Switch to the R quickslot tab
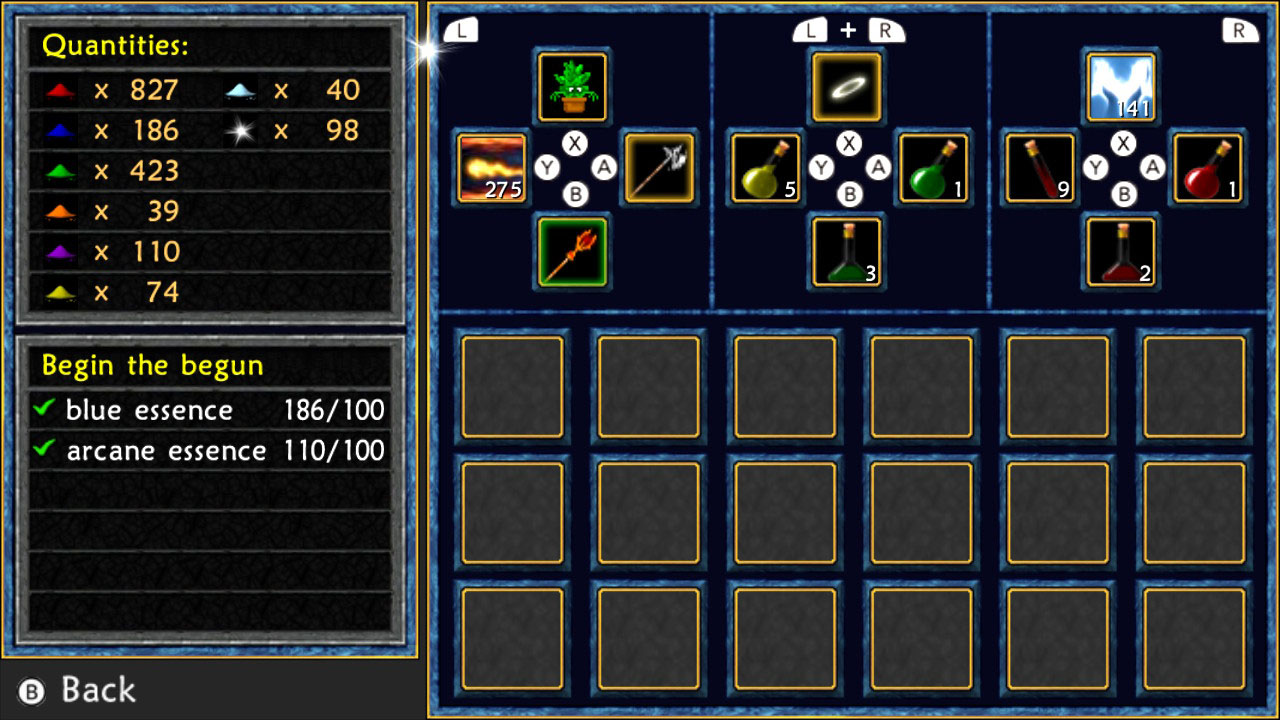The image size is (1280, 720). pyautogui.click(x=1238, y=29)
